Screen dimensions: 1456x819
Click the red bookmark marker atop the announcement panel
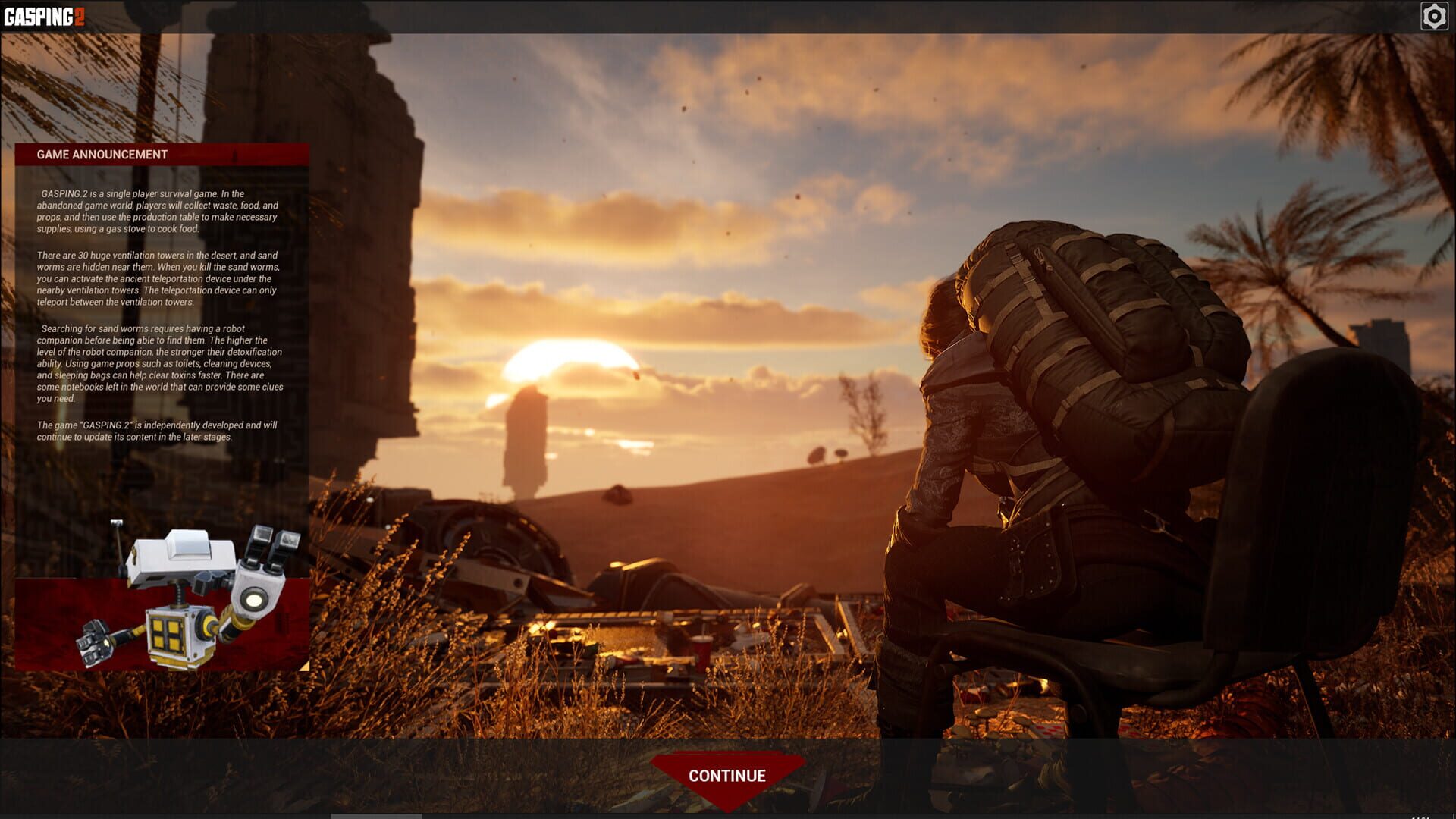tap(233, 155)
